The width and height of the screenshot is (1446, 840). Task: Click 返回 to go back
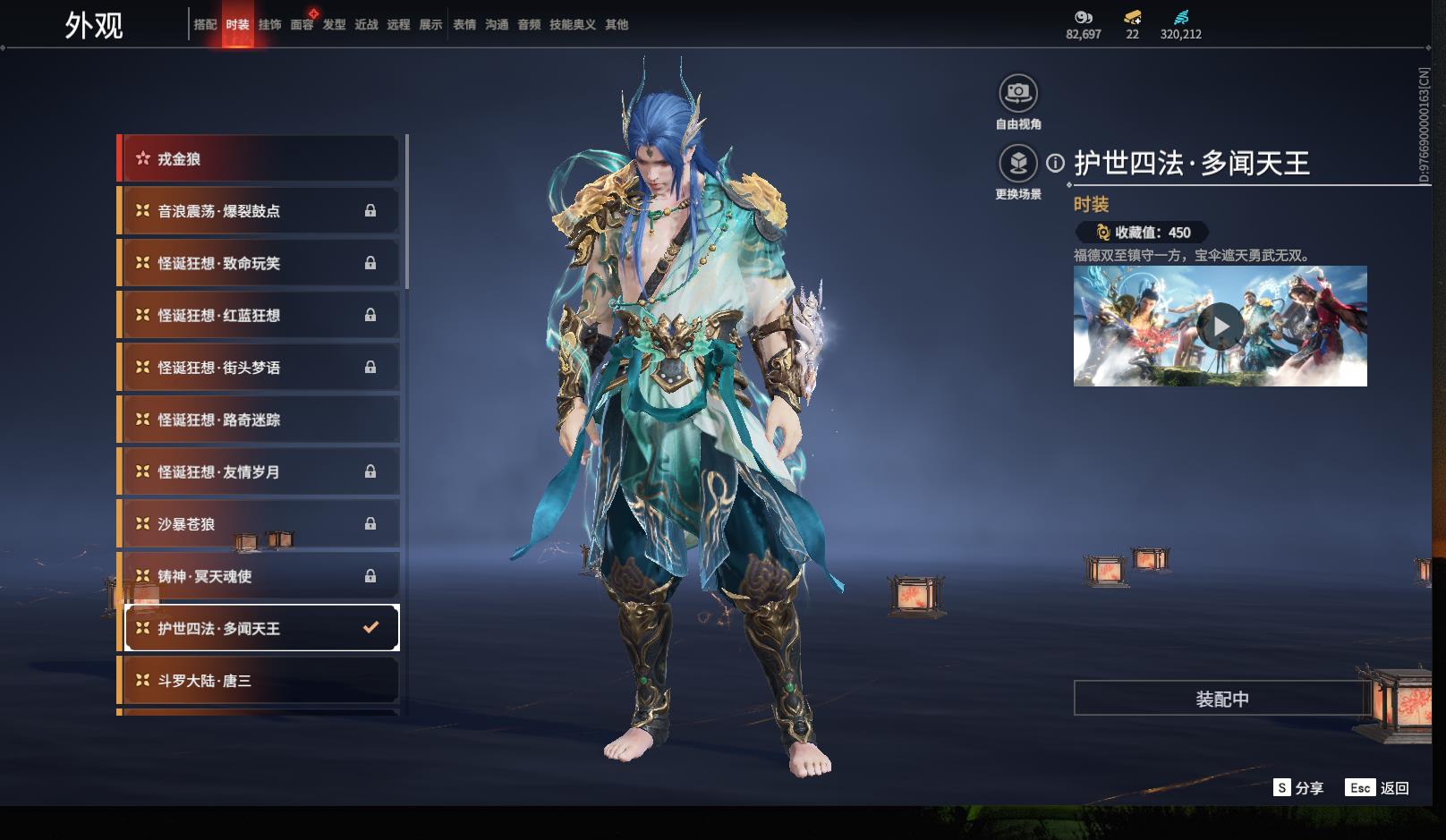coord(1378,788)
